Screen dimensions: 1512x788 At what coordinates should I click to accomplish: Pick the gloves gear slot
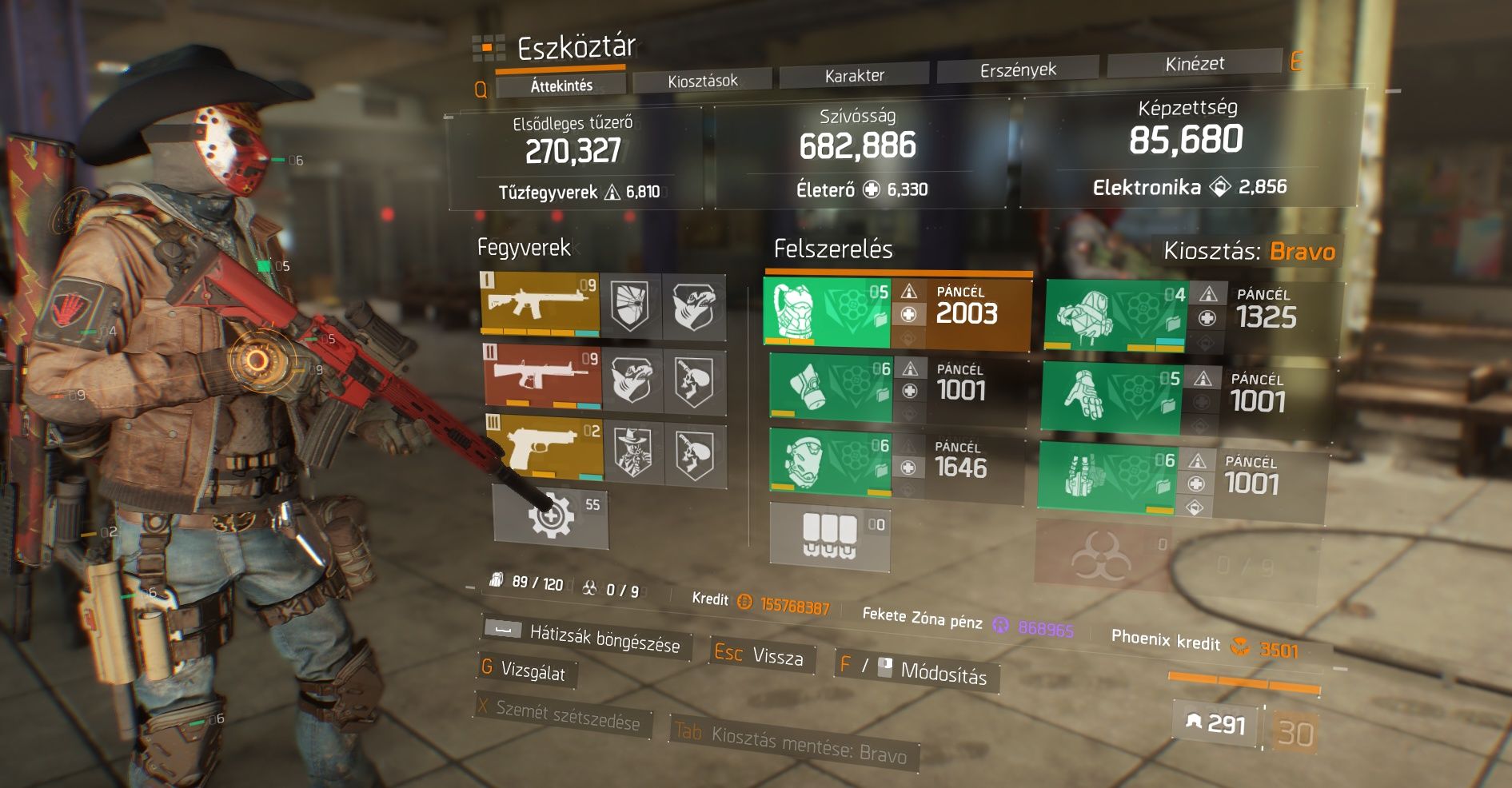[x=1110, y=398]
